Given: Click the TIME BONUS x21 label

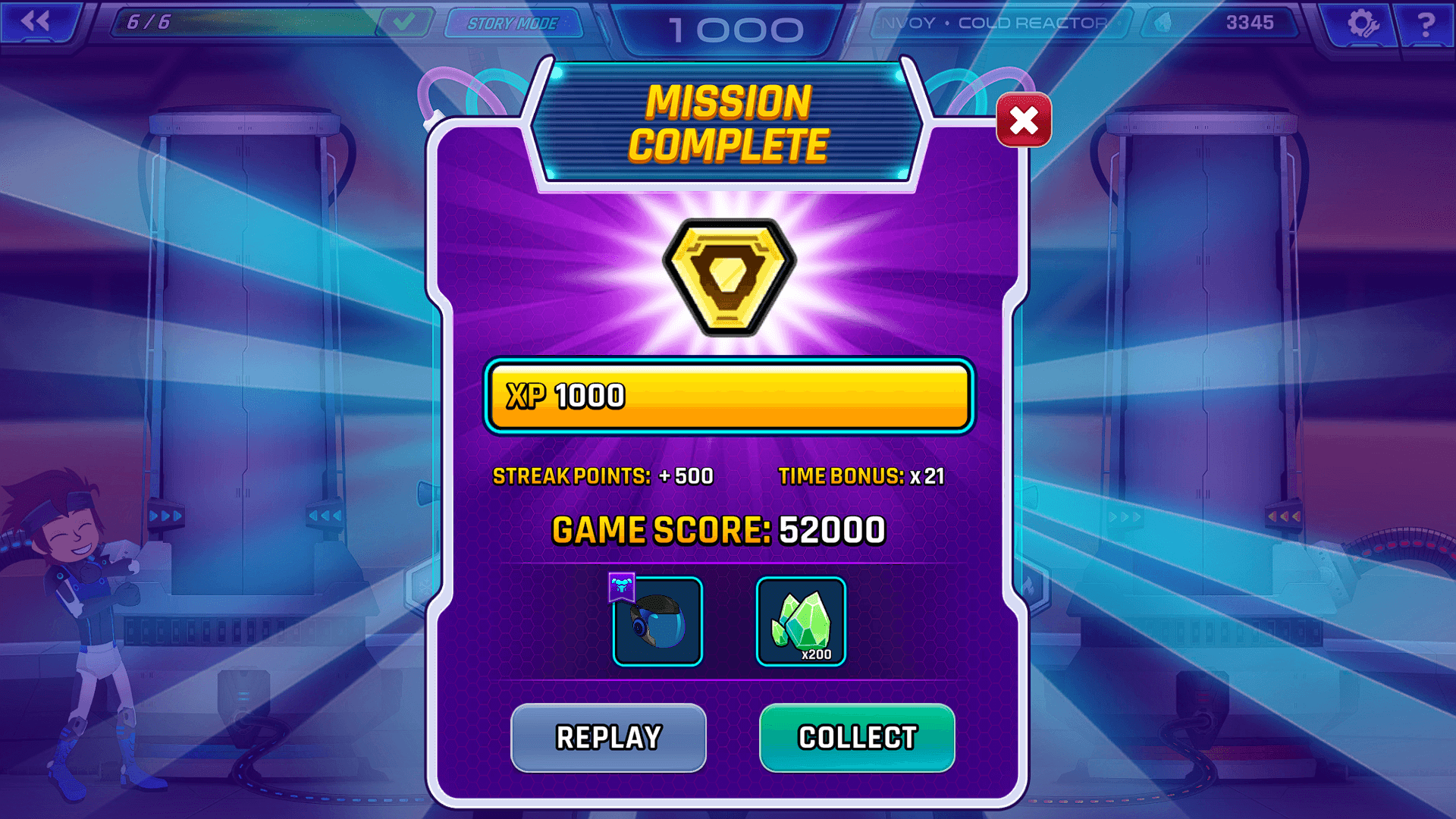Looking at the screenshot, I should tap(861, 475).
